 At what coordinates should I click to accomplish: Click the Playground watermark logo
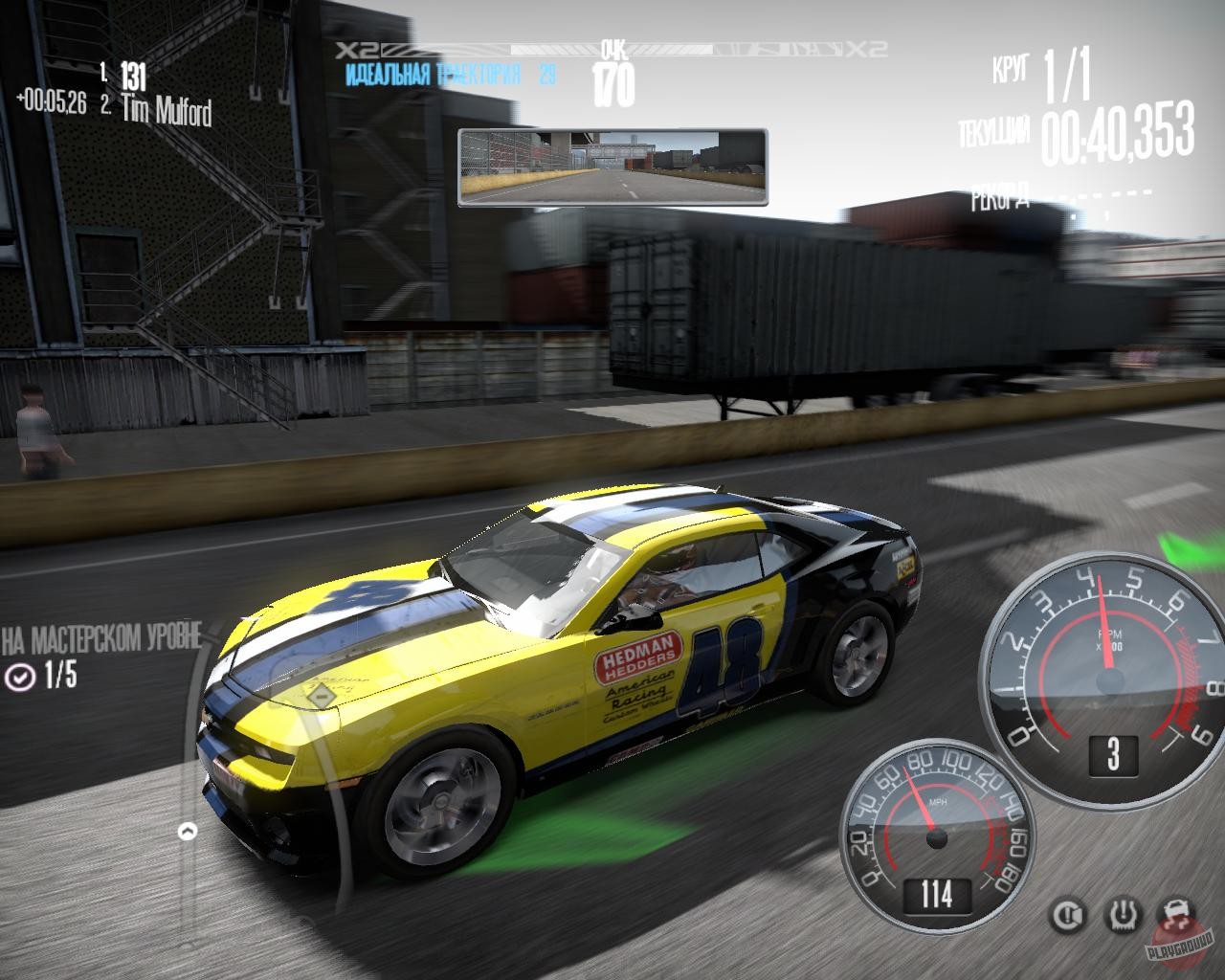pyautogui.click(x=1181, y=946)
